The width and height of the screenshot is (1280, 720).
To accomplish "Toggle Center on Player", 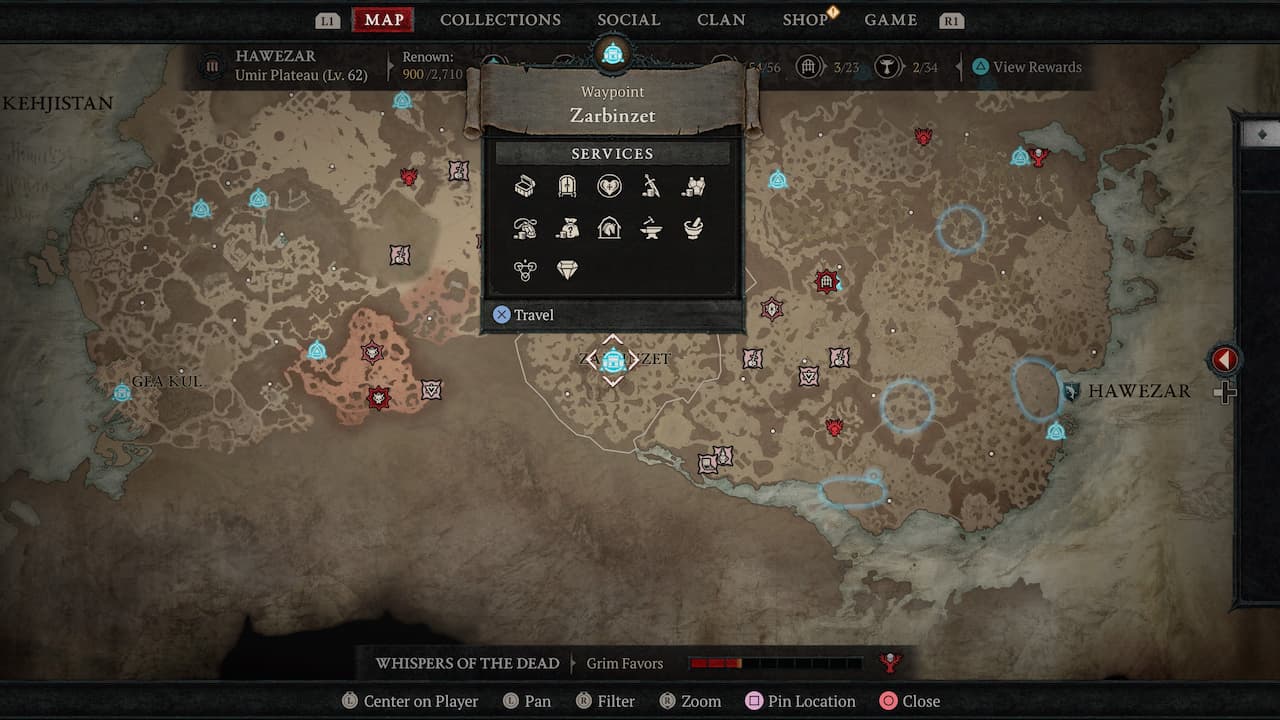I will (x=410, y=701).
